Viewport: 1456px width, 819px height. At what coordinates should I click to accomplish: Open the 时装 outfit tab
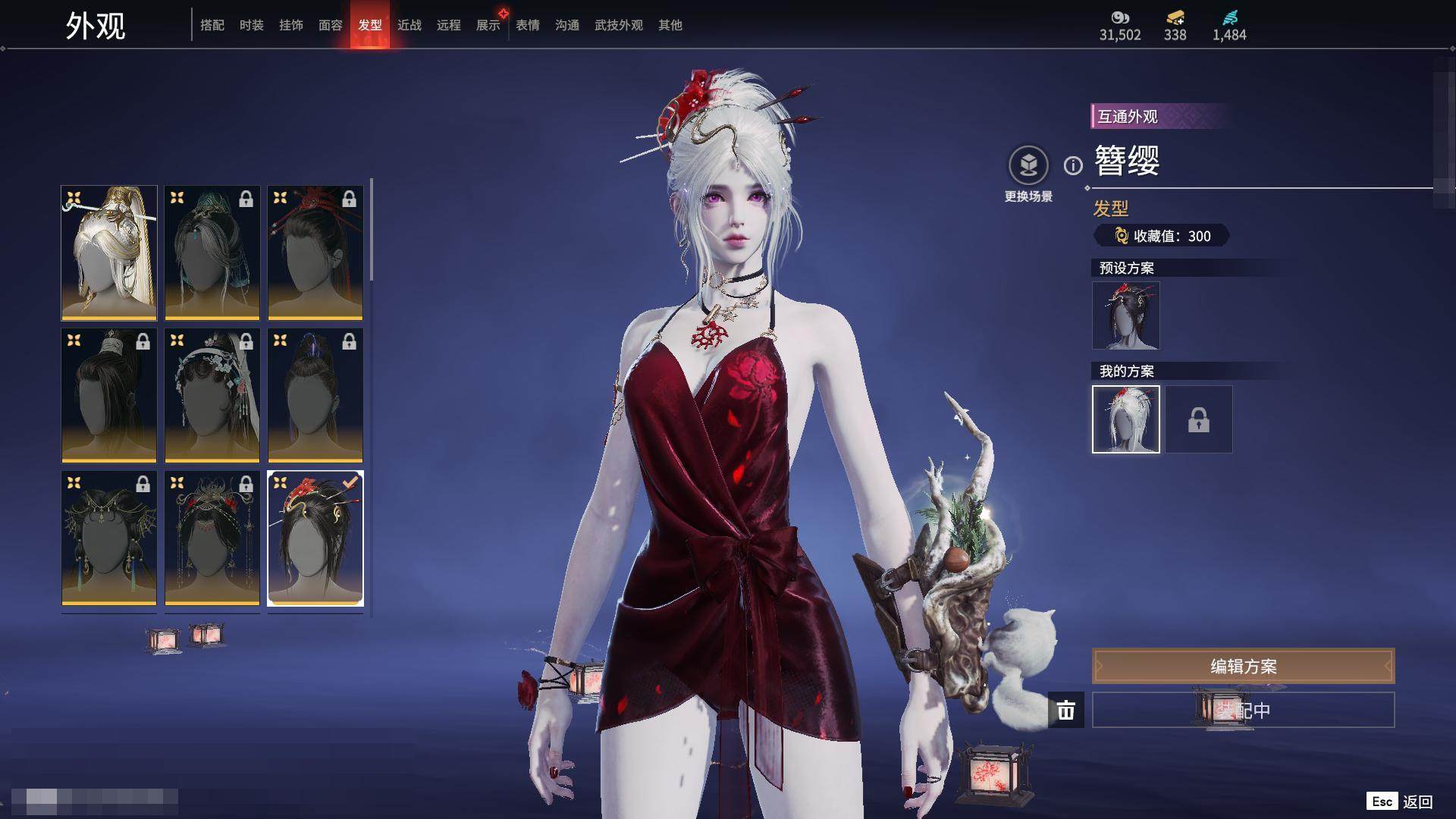252,25
